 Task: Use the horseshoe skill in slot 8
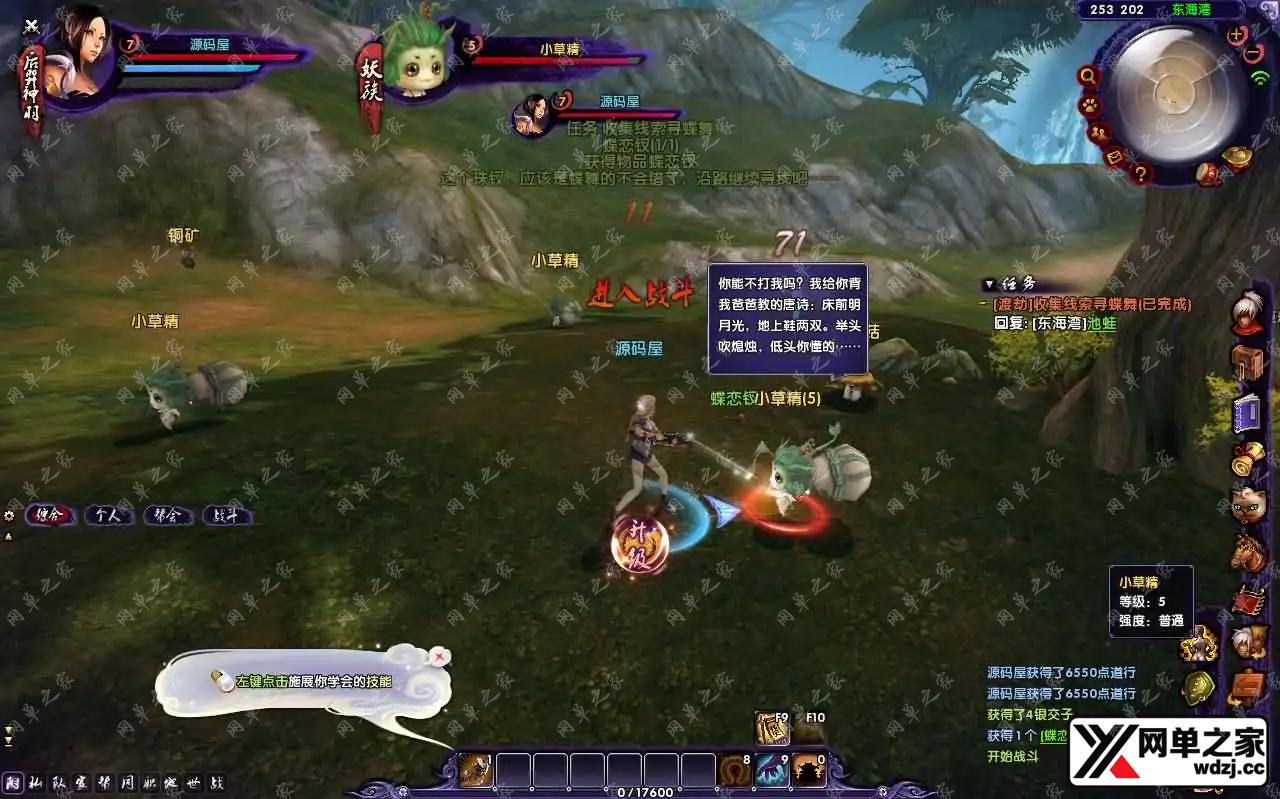(x=734, y=770)
